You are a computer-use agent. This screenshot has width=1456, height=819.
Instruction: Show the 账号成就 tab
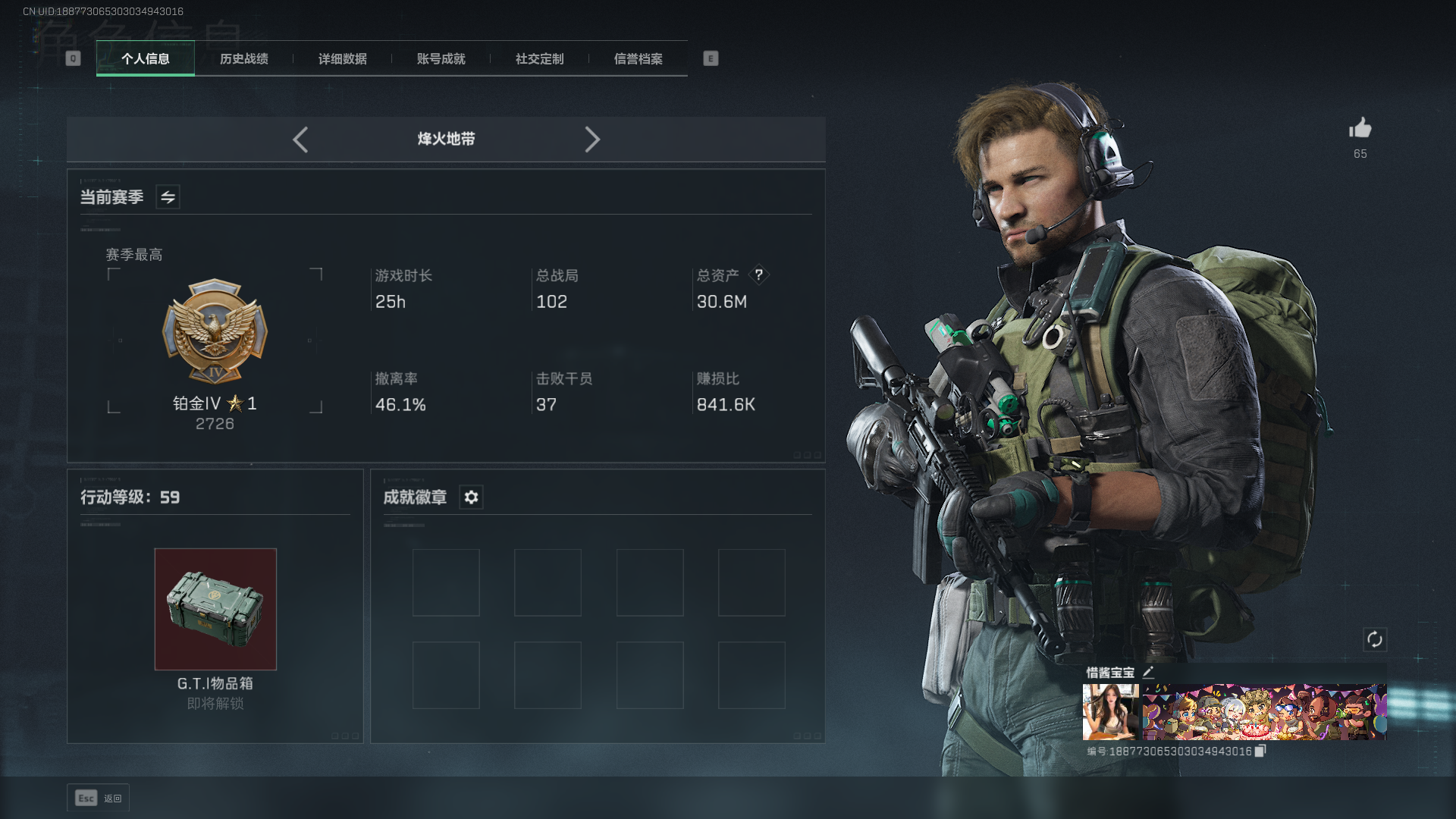[441, 59]
